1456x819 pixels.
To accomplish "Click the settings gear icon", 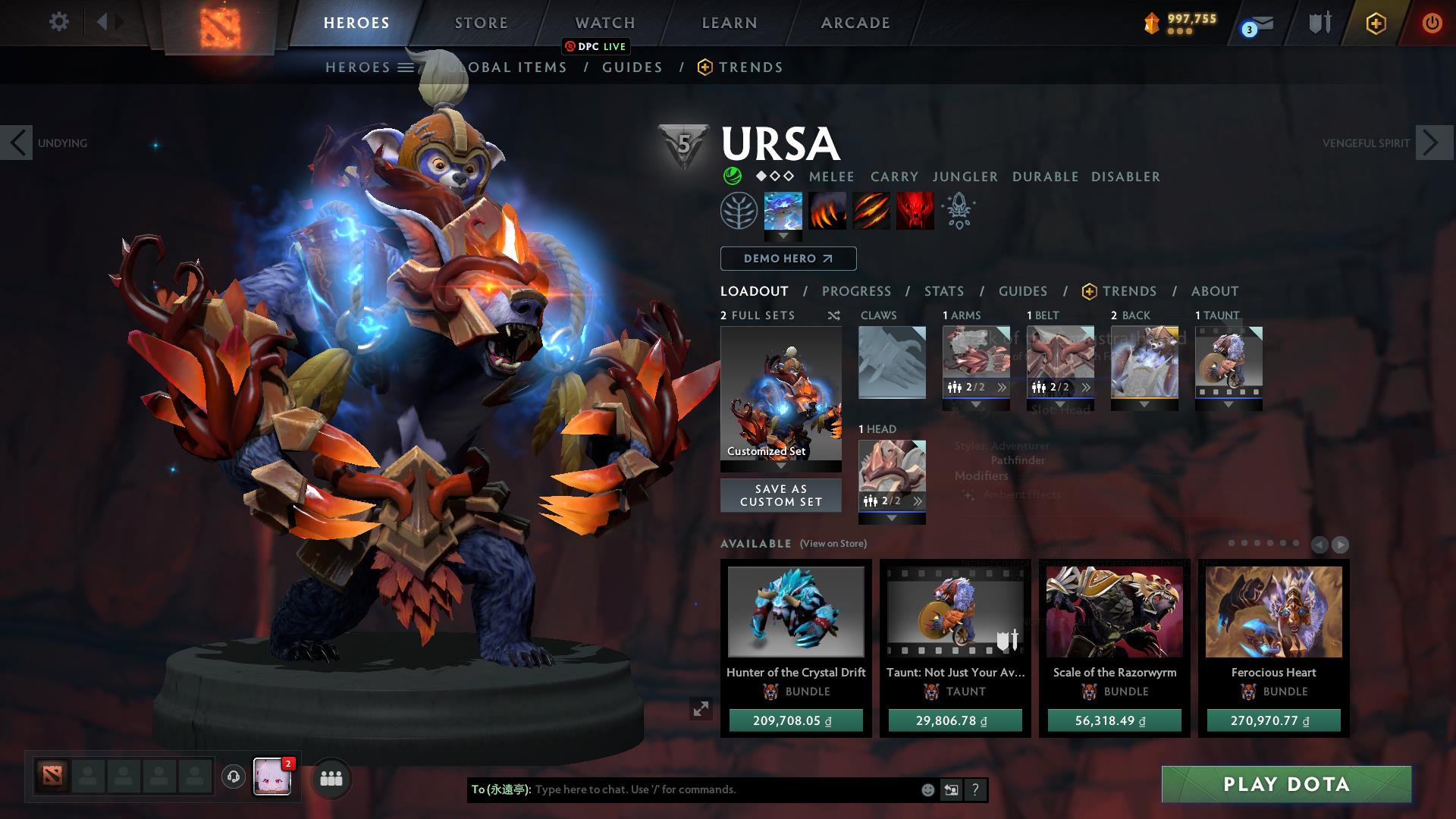I will coord(58,22).
